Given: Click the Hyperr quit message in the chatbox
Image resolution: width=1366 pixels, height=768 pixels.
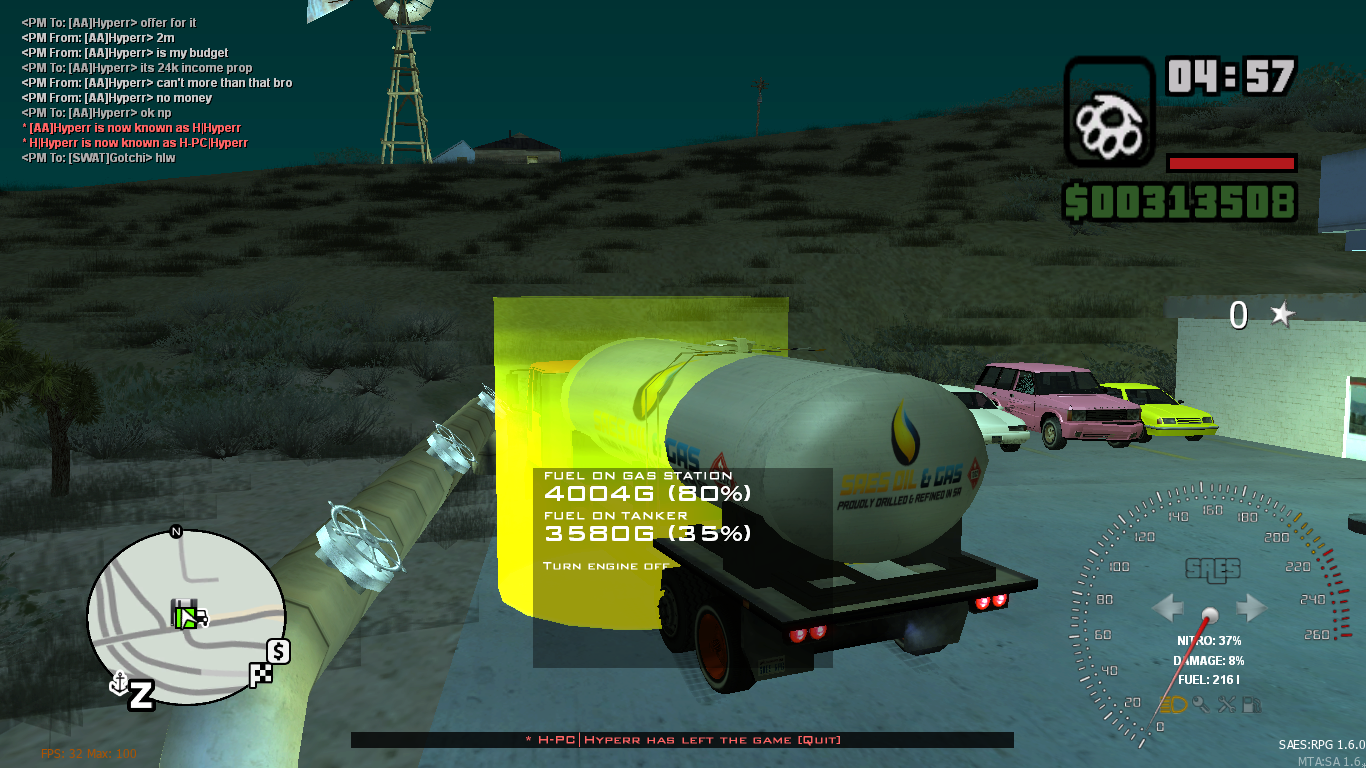Looking at the screenshot, I should (x=683, y=740).
